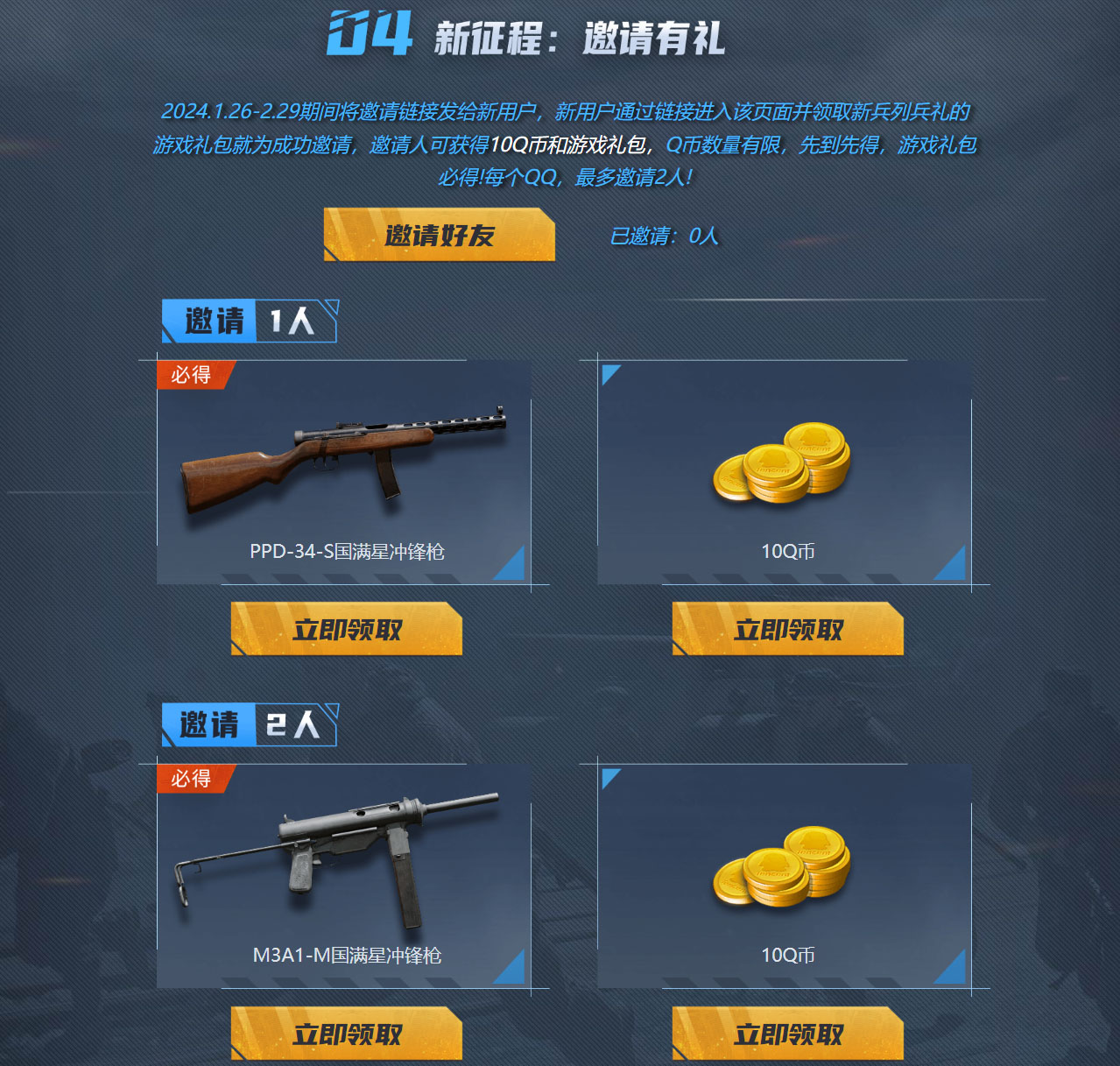Select the PPD-34-S国满星冲锋枪 reward card
The width and height of the screenshot is (1120, 1066).
(344, 473)
